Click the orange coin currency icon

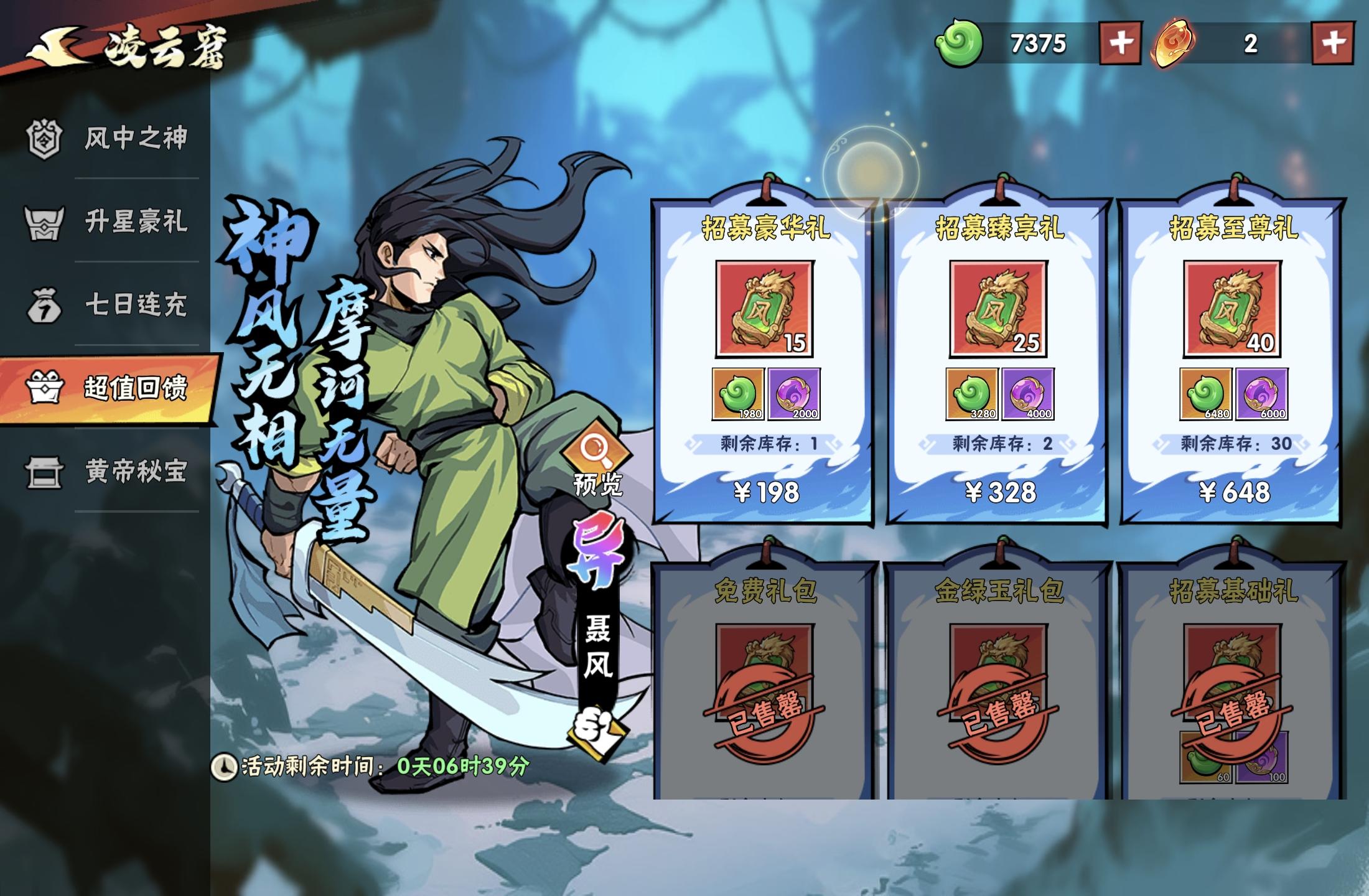tap(1177, 44)
